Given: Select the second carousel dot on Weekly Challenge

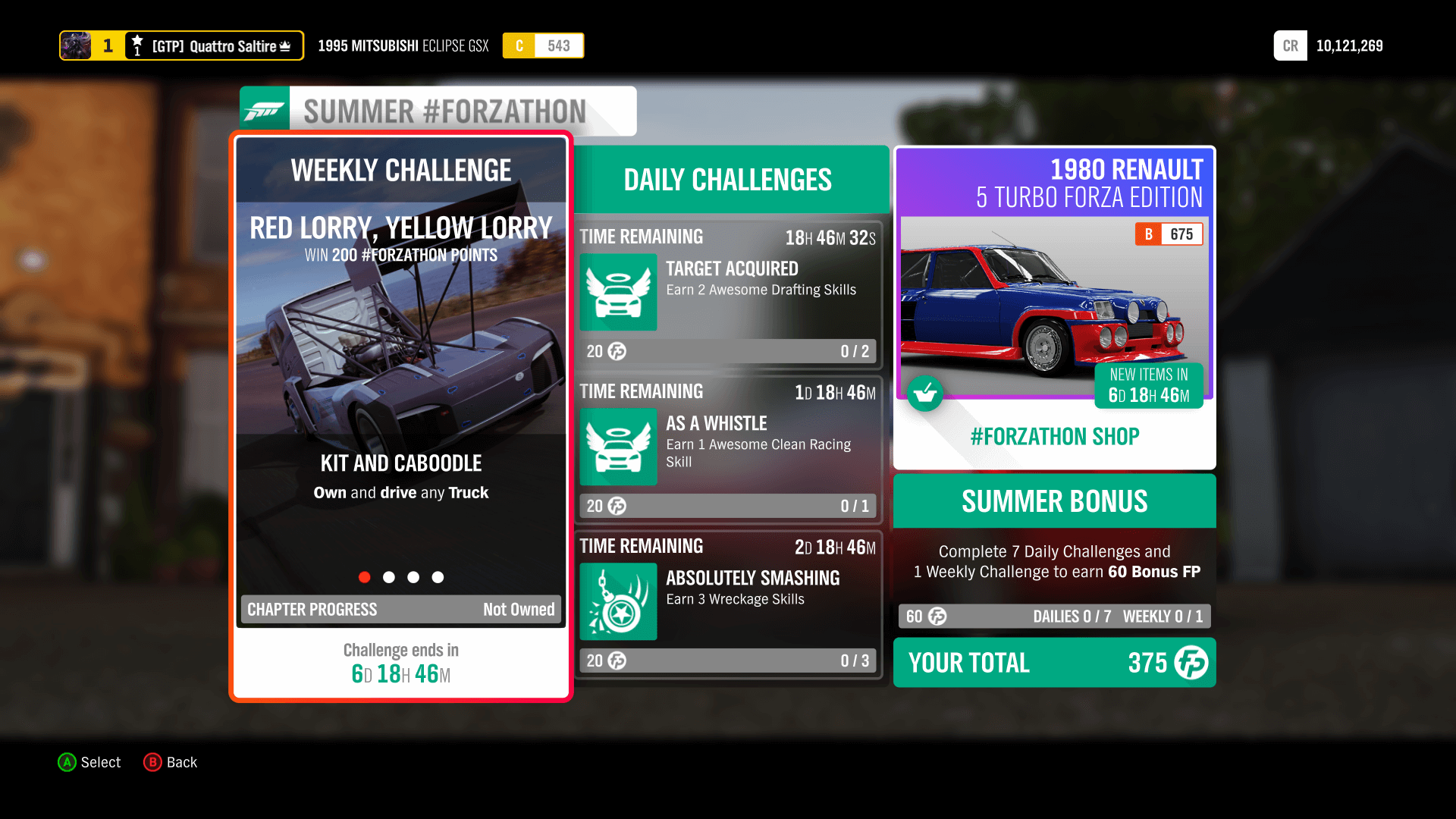Looking at the screenshot, I should [389, 577].
